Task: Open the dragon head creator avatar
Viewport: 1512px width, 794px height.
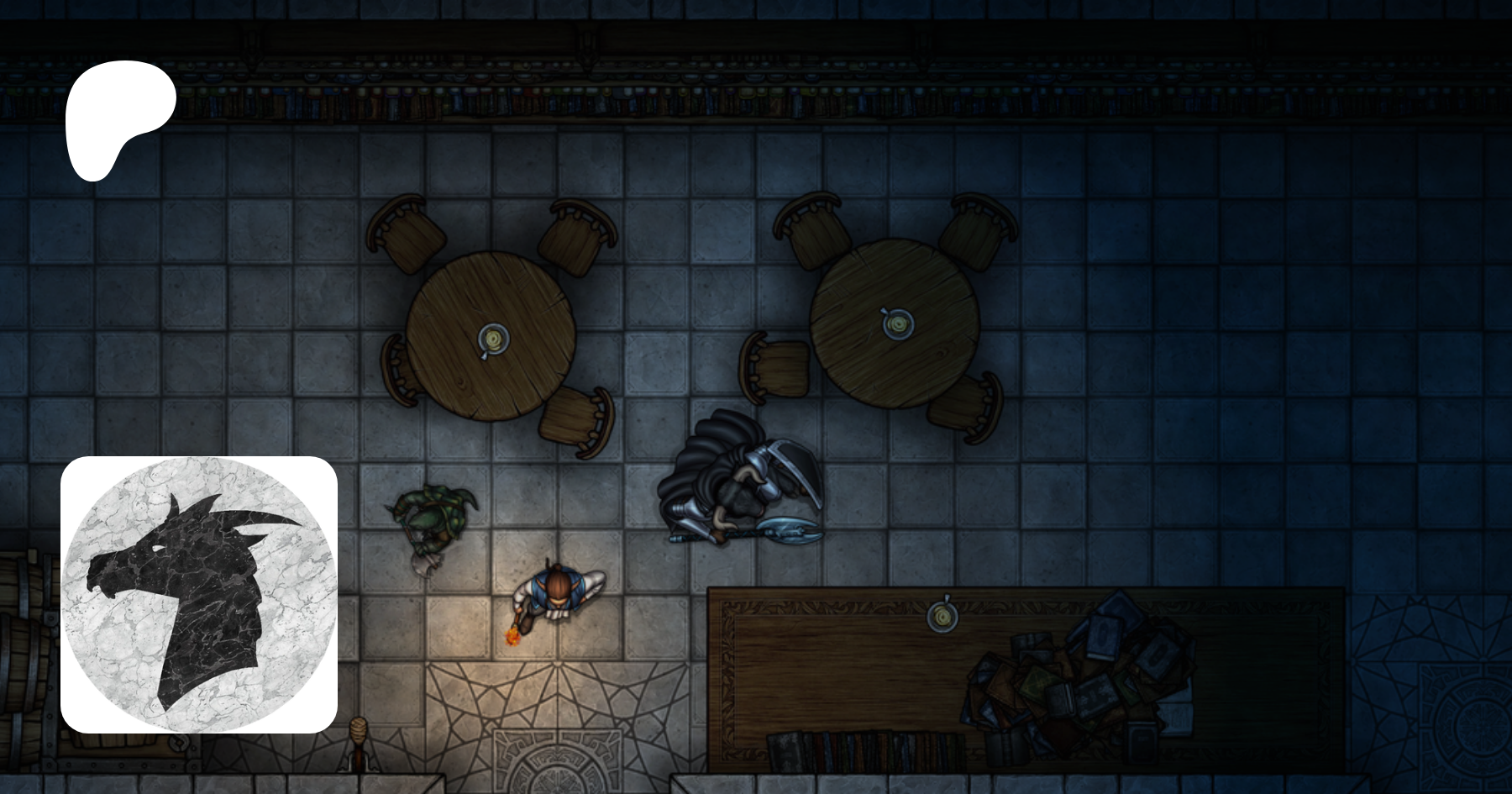Action: pyautogui.click(x=199, y=594)
